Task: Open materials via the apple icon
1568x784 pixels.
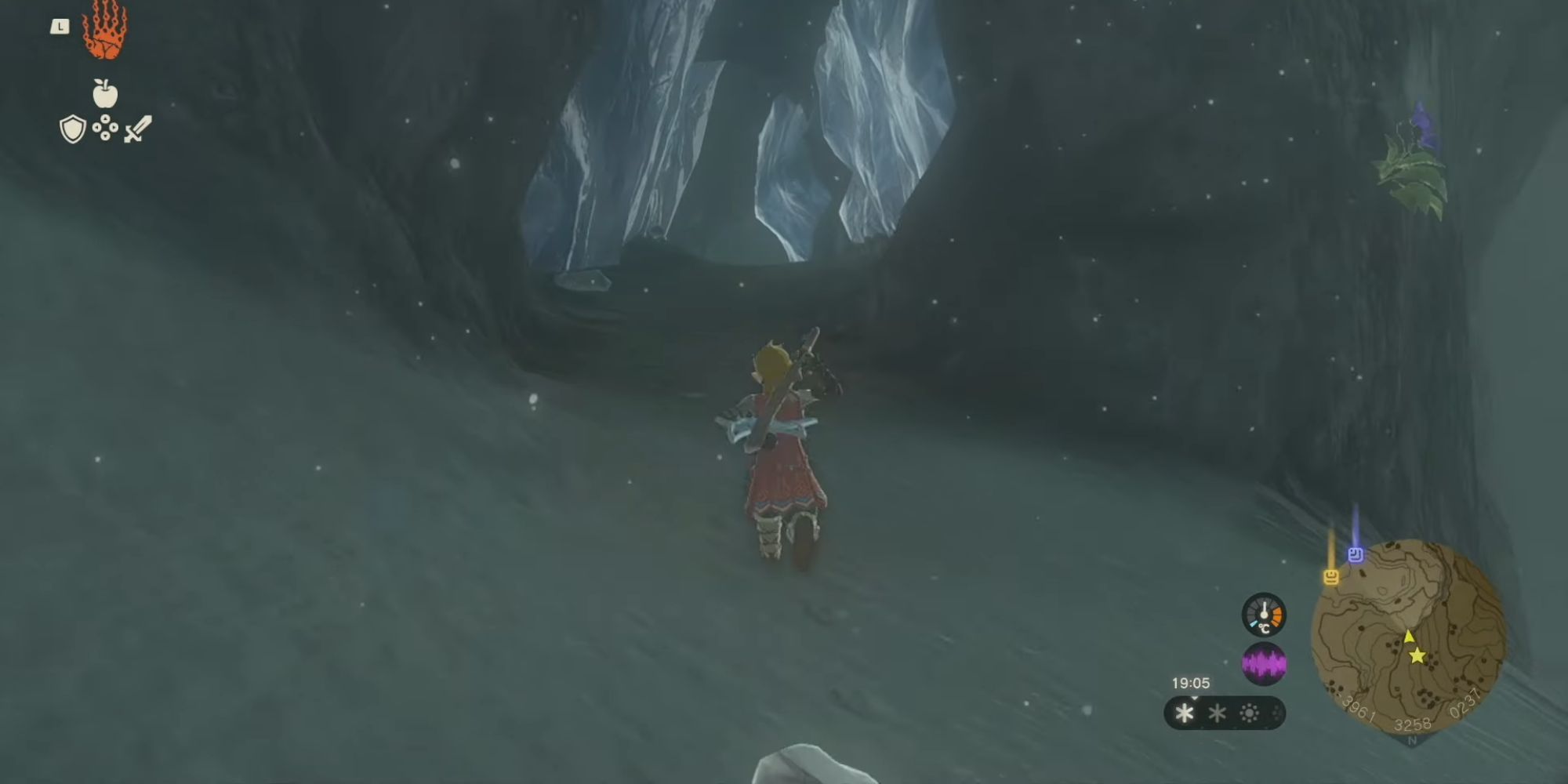Action: pos(106,93)
